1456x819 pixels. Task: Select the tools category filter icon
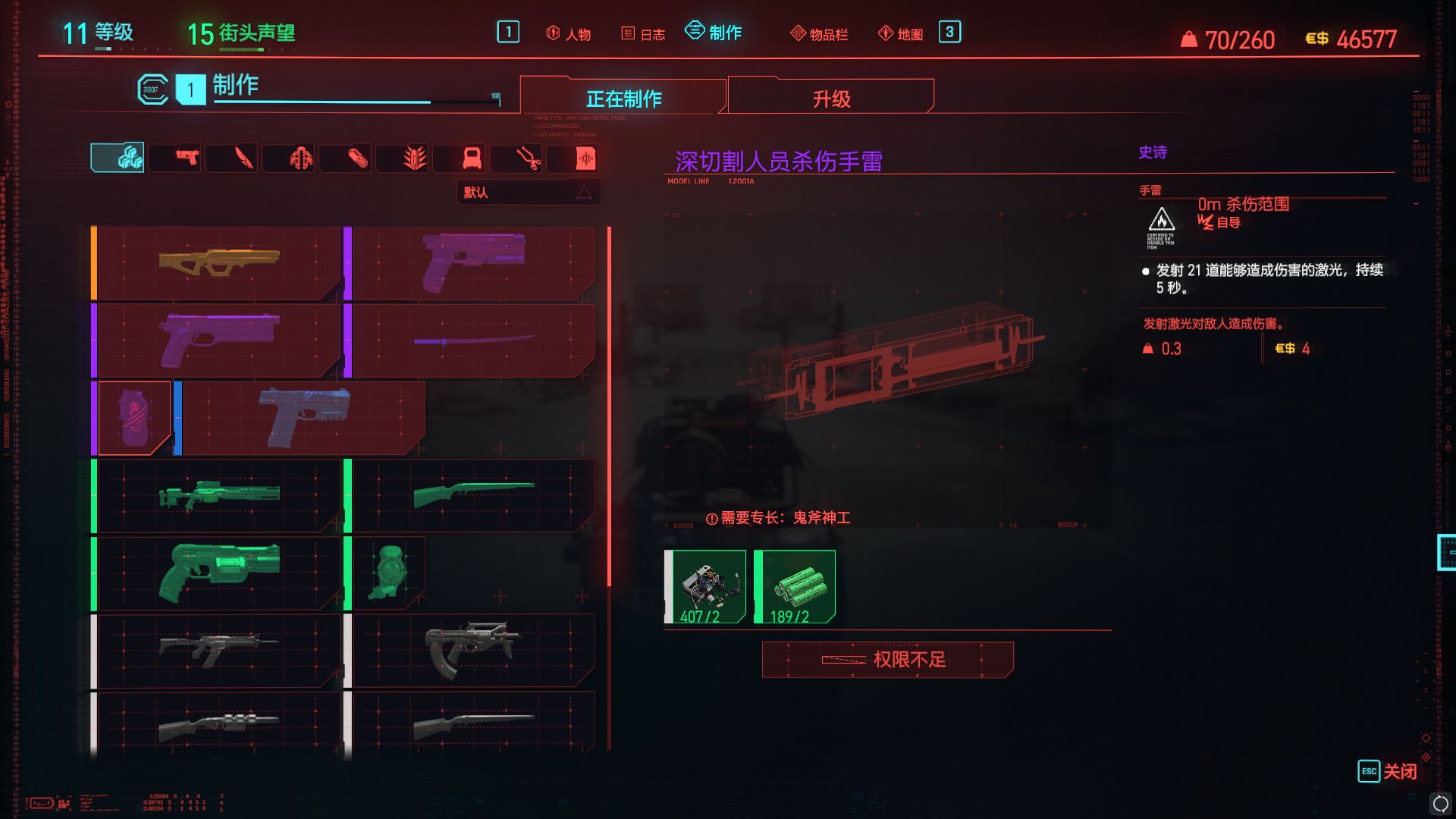[516, 158]
